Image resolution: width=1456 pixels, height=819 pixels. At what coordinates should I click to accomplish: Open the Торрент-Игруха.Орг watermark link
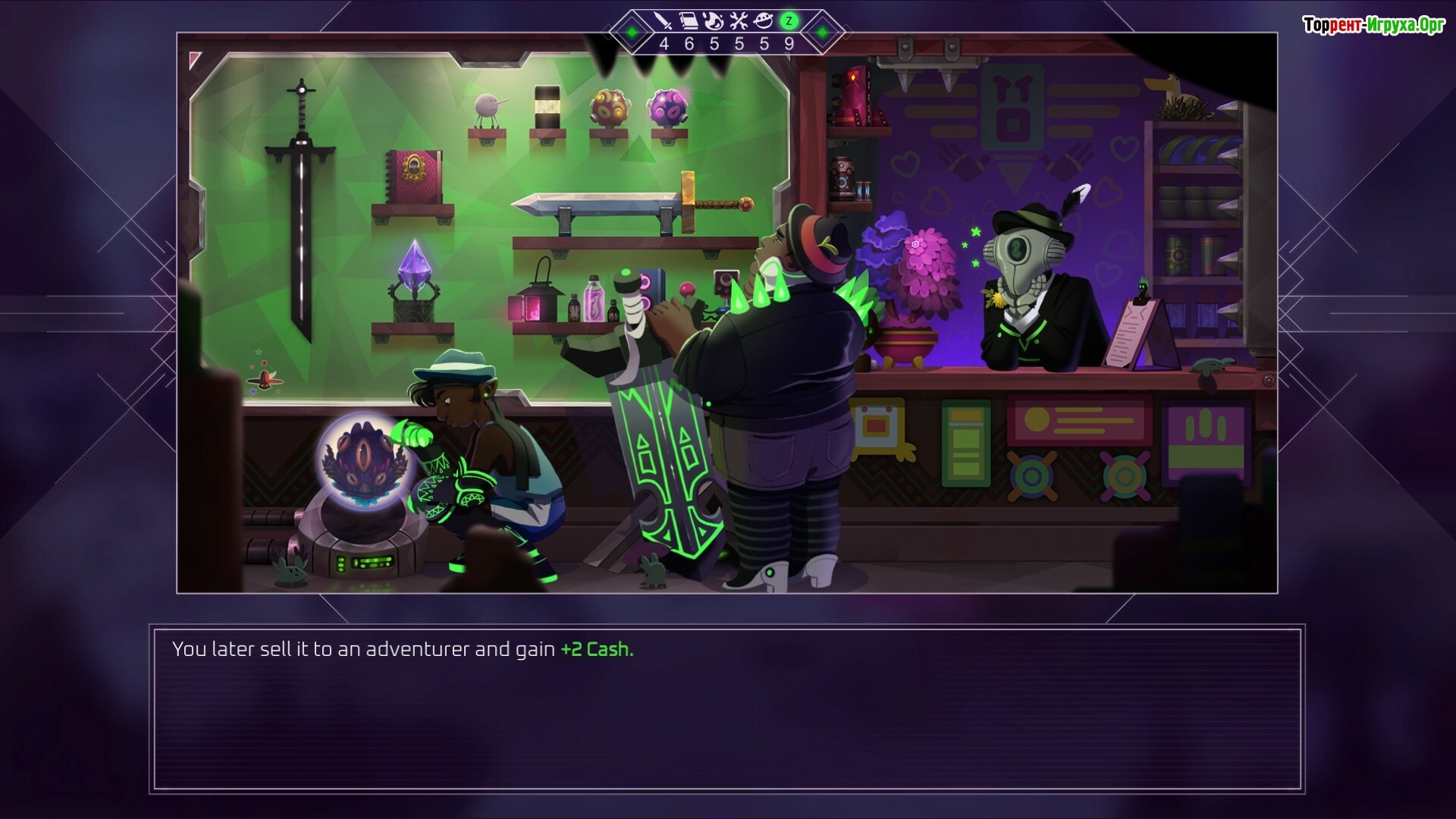click(x=1373, y=25)
